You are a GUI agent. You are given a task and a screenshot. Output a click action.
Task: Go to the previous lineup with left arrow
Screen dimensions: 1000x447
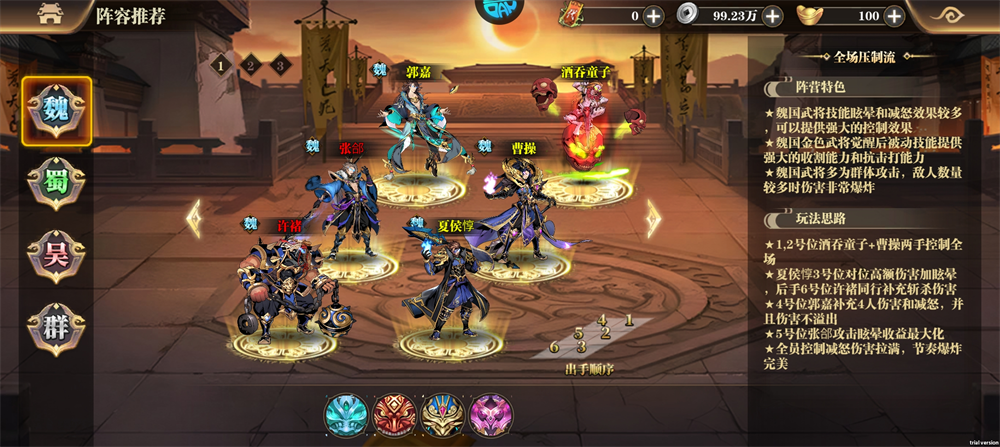[194, 218]
